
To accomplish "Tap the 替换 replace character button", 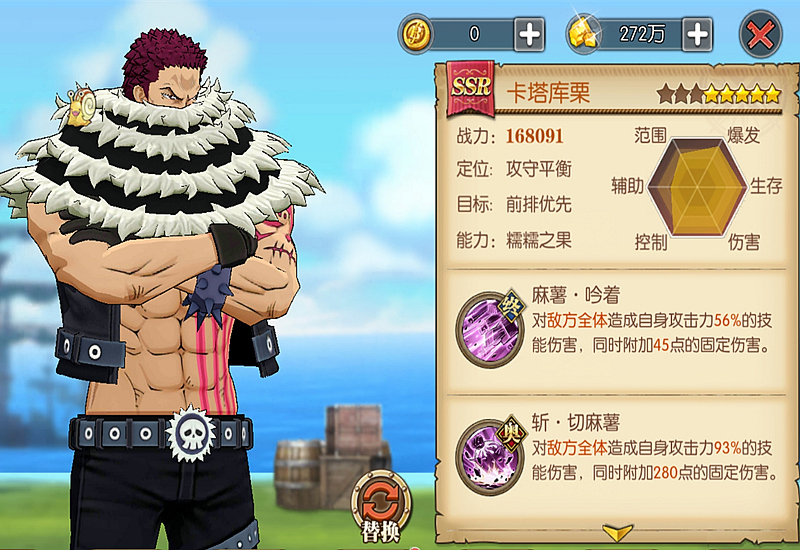I will point(378,503).
